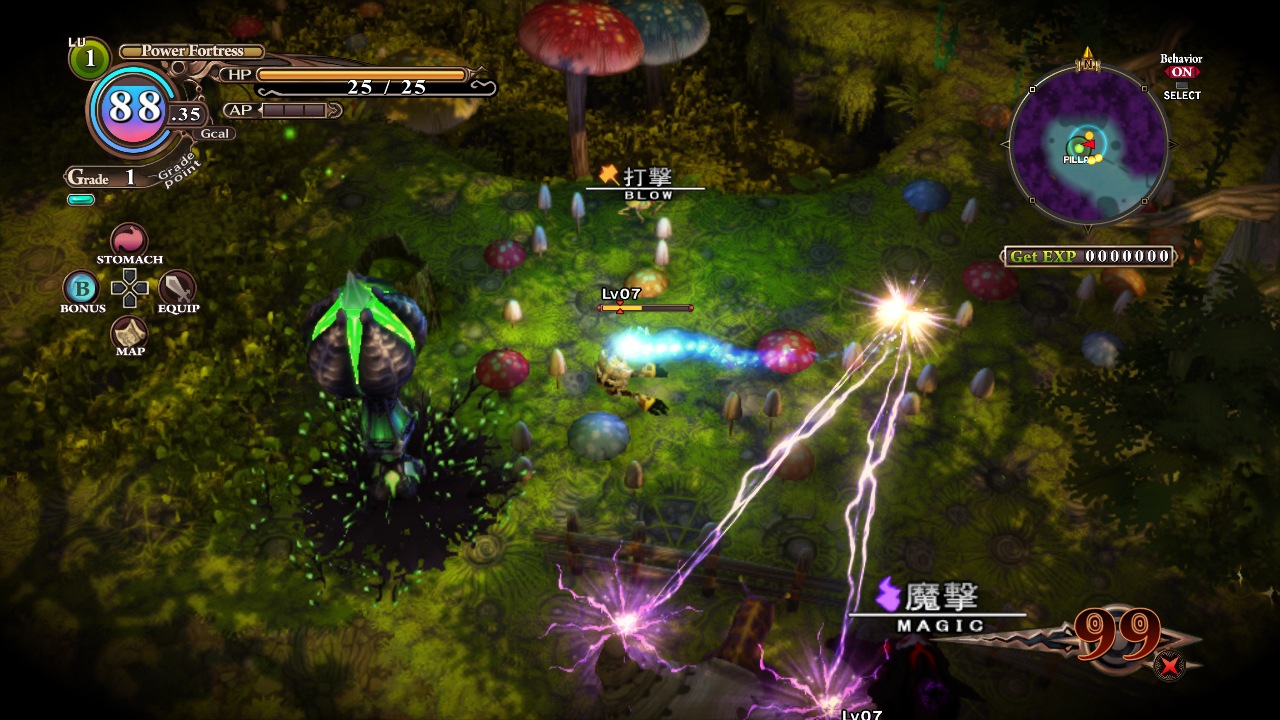Click the circular minimap
The height and width of the screenshot is (720, 1280).
(1088, 144)
